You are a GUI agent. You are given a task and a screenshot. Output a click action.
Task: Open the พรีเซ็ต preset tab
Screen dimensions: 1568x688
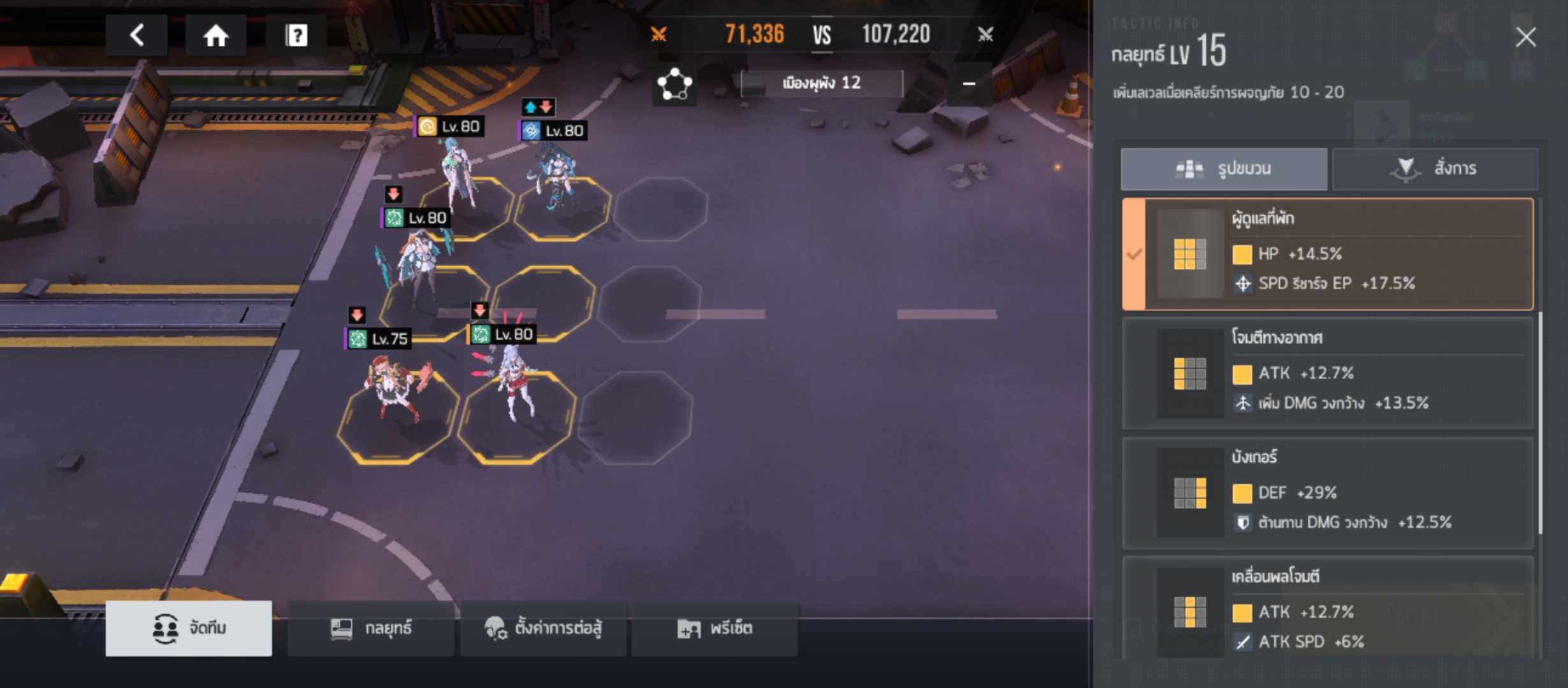(x=715, y=628)
